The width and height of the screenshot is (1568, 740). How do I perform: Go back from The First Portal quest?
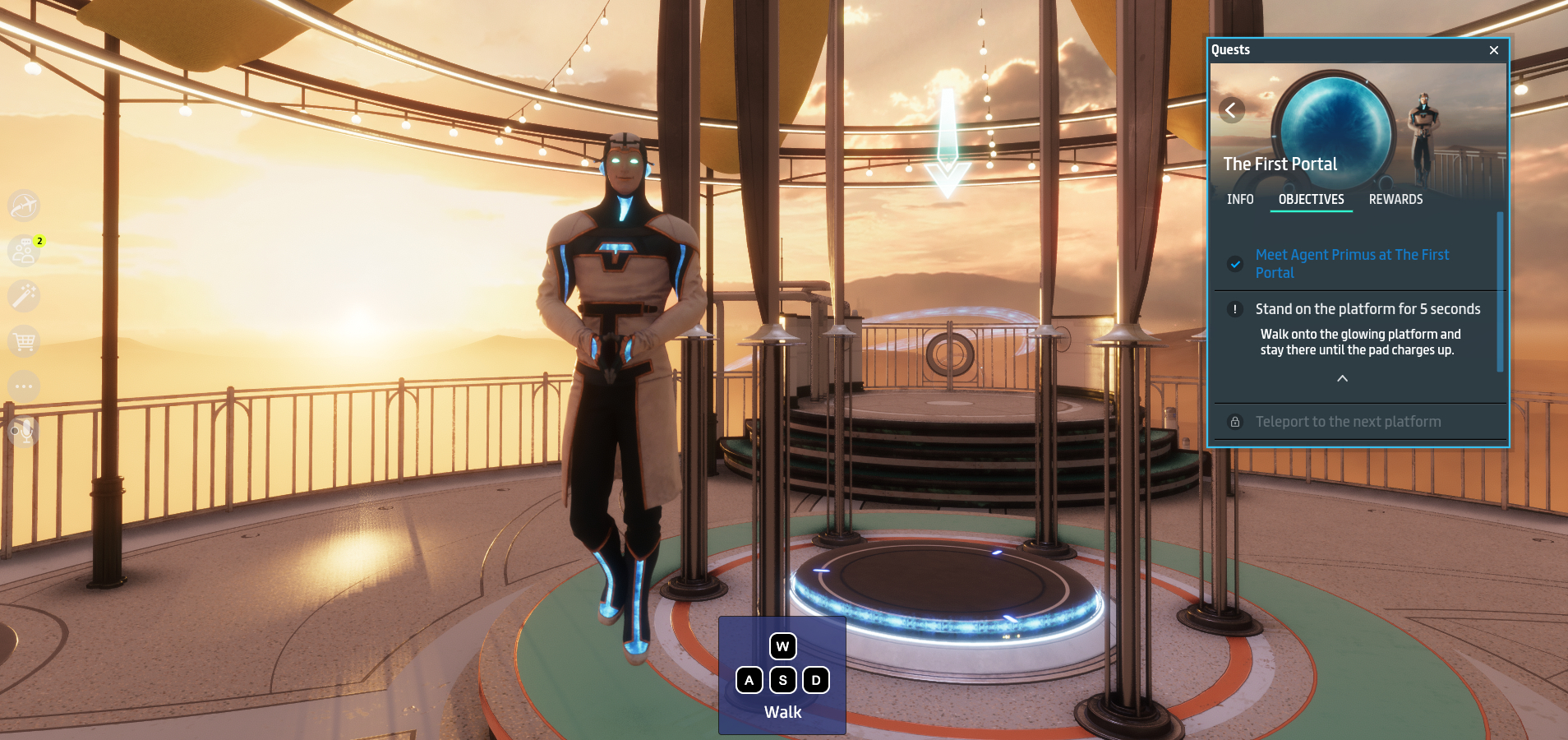[1231, 110]
